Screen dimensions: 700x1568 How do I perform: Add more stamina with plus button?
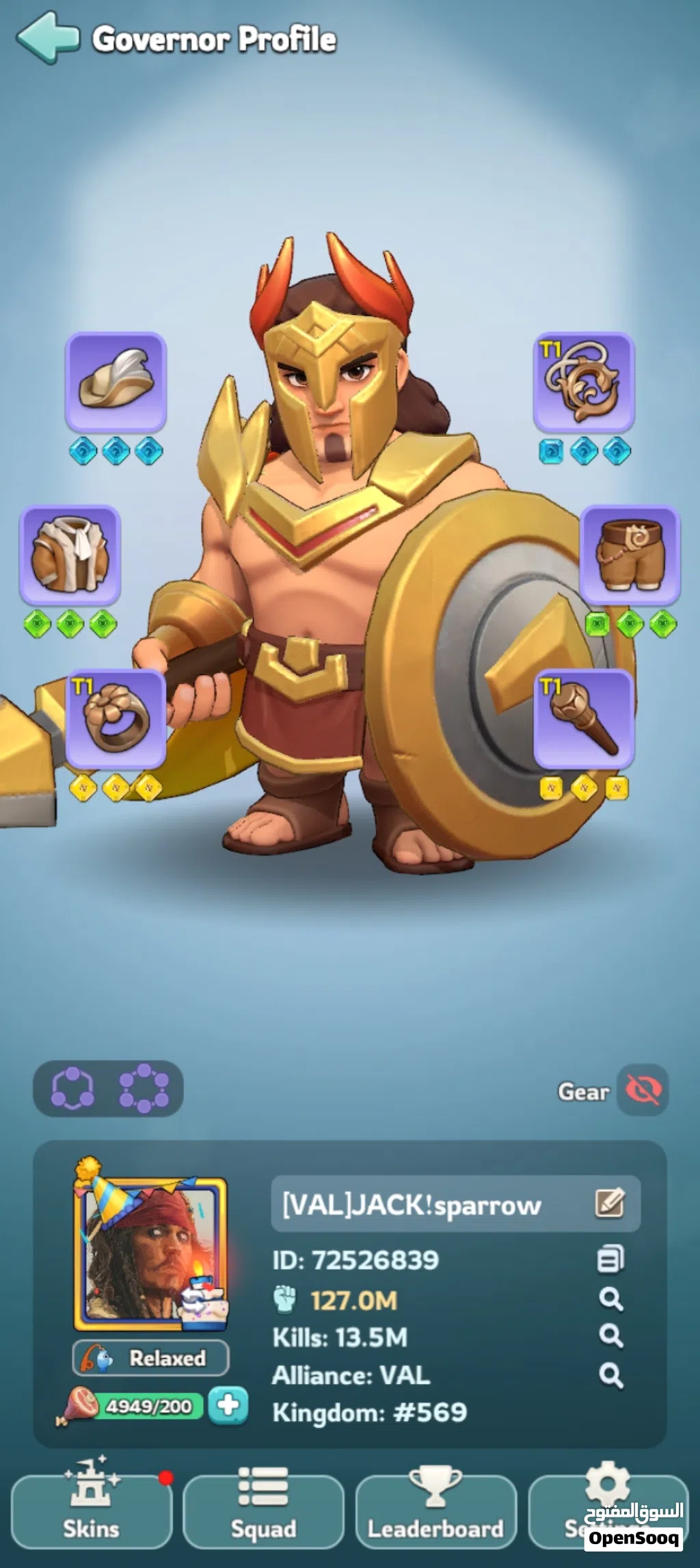point(228,1406)
